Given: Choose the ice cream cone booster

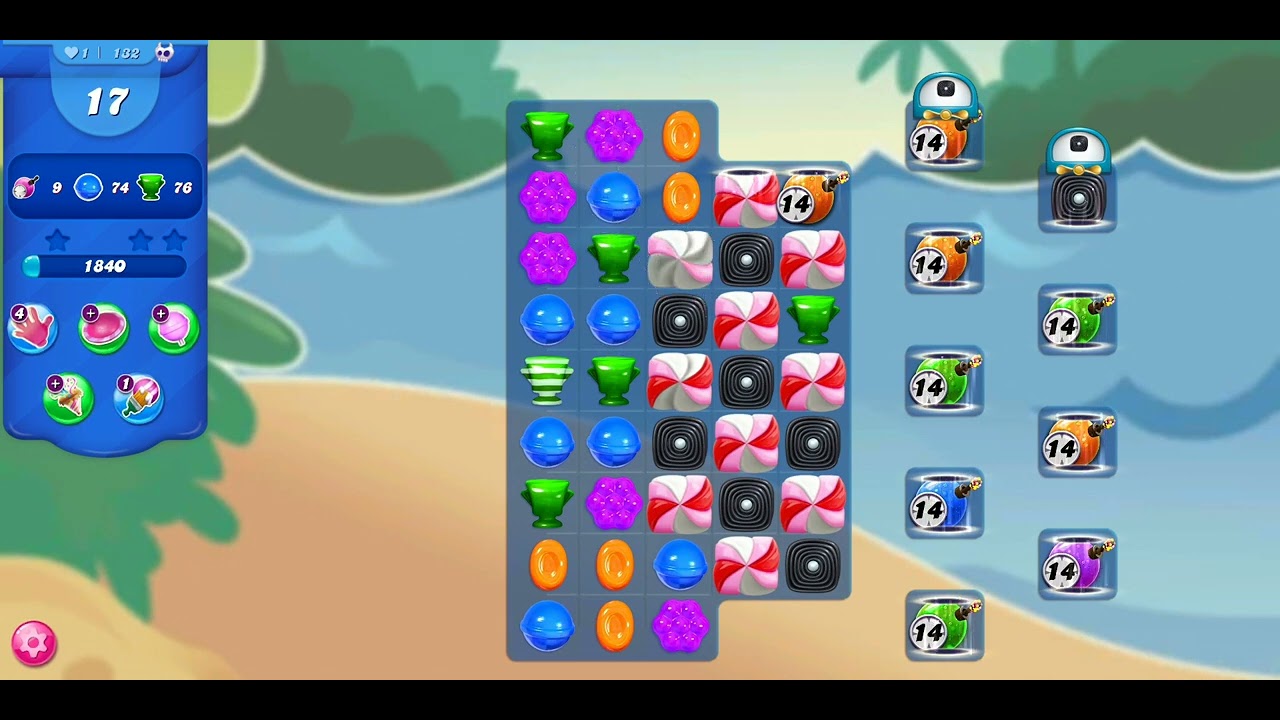Looking at the screenshot, I should (x=68, y=398).
